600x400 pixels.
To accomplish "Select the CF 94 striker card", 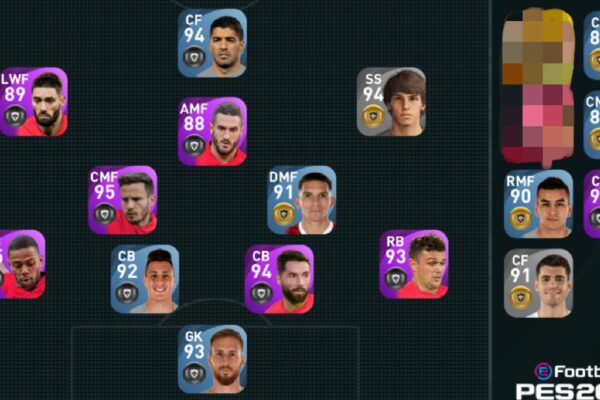I will [212, 43].
